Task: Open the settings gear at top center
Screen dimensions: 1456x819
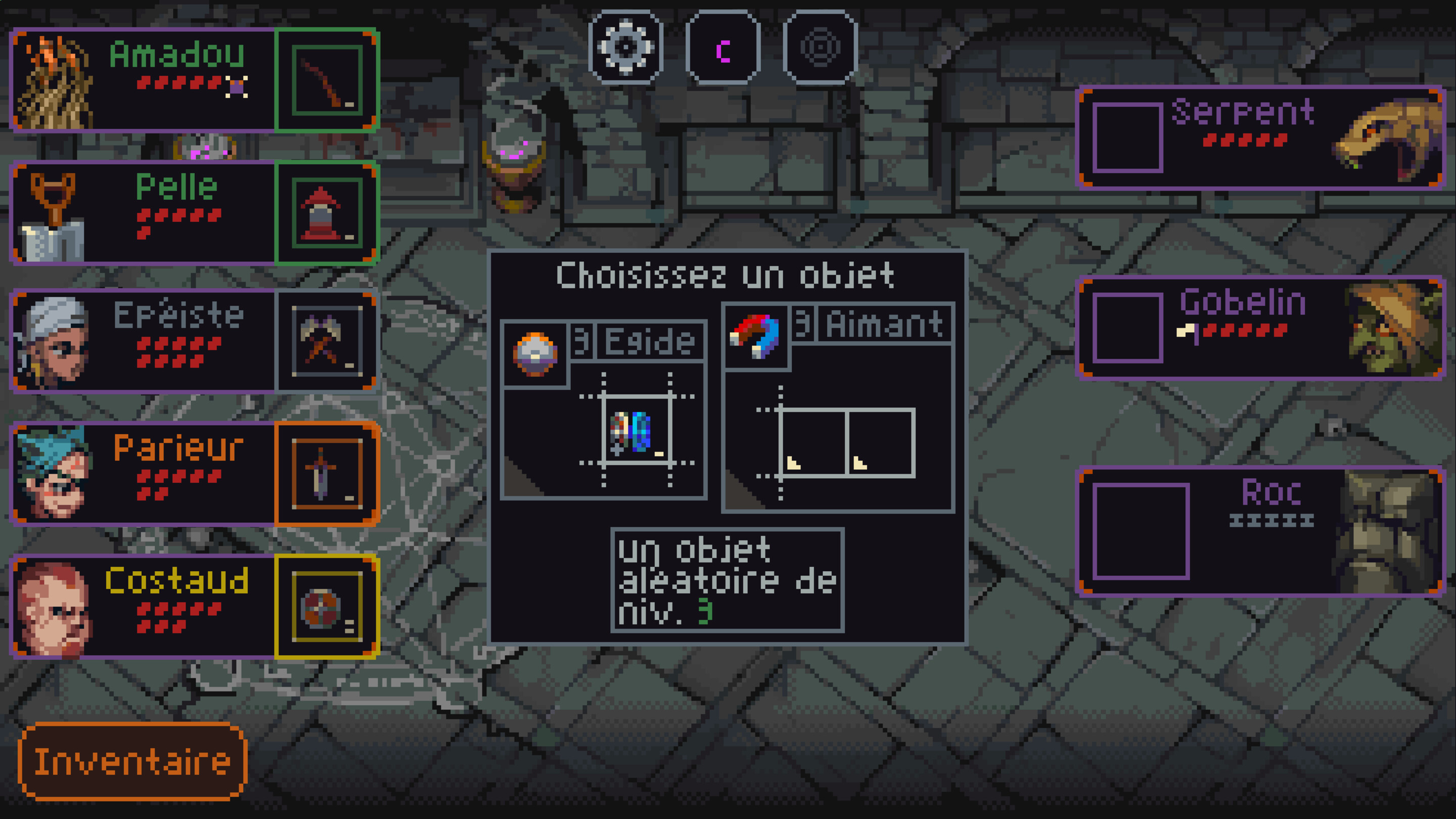Action: tap(626, 47)
